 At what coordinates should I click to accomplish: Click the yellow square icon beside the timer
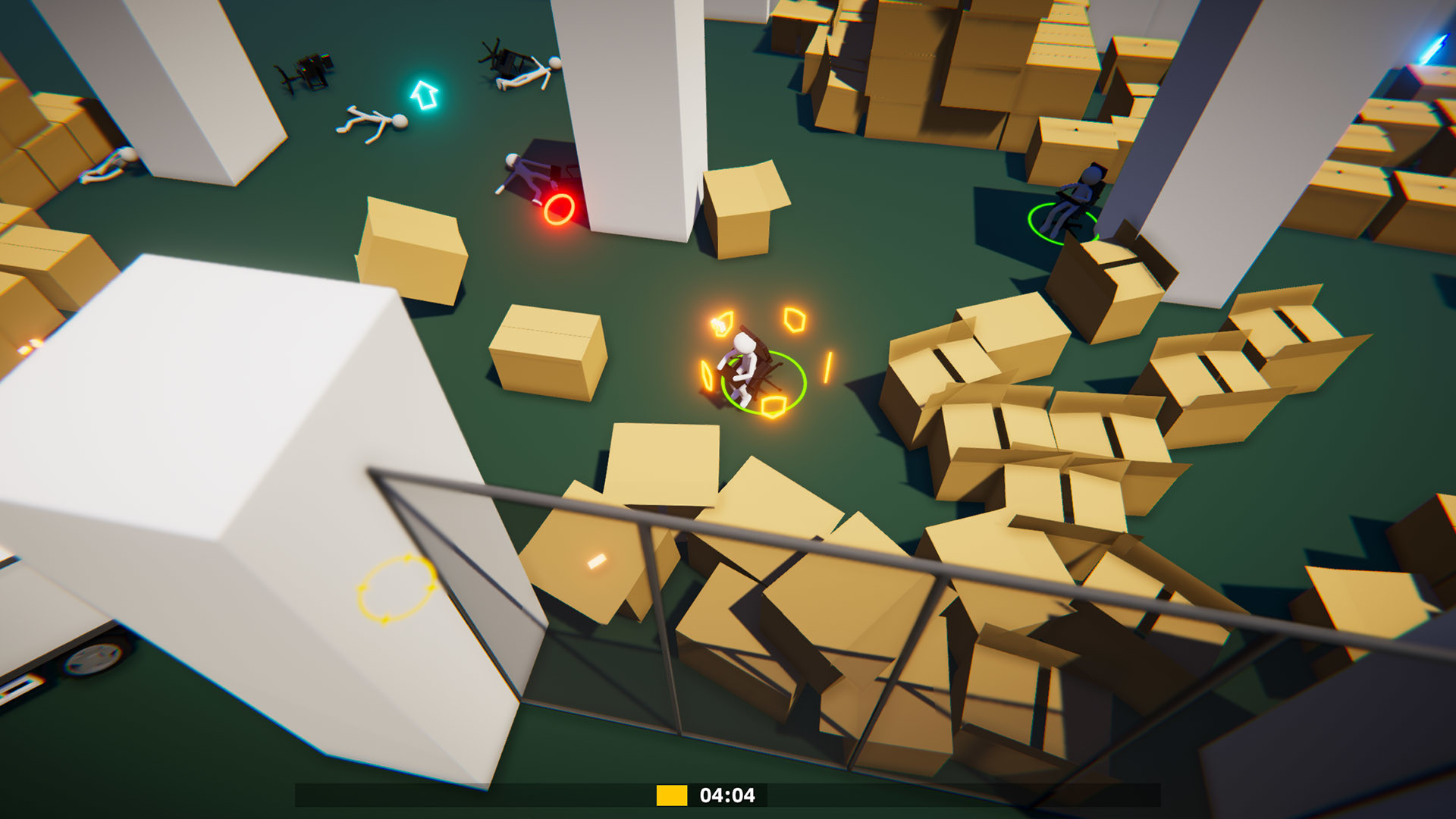click(670, 795)
